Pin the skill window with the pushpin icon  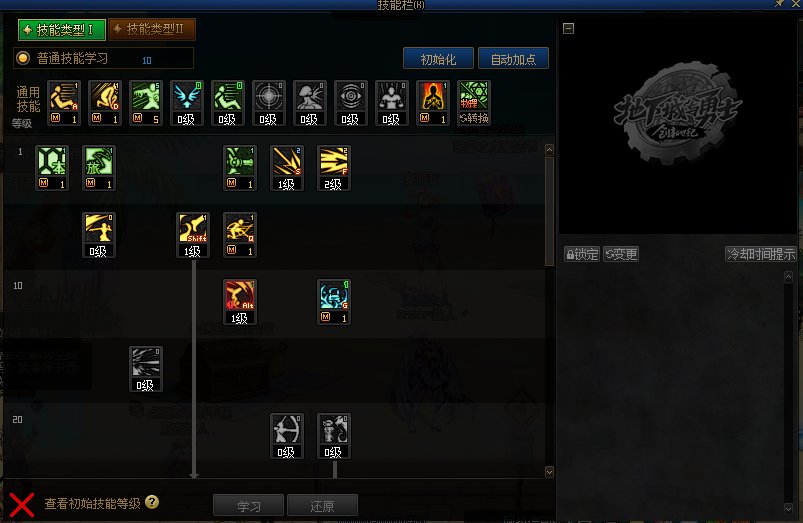point(778,5)
